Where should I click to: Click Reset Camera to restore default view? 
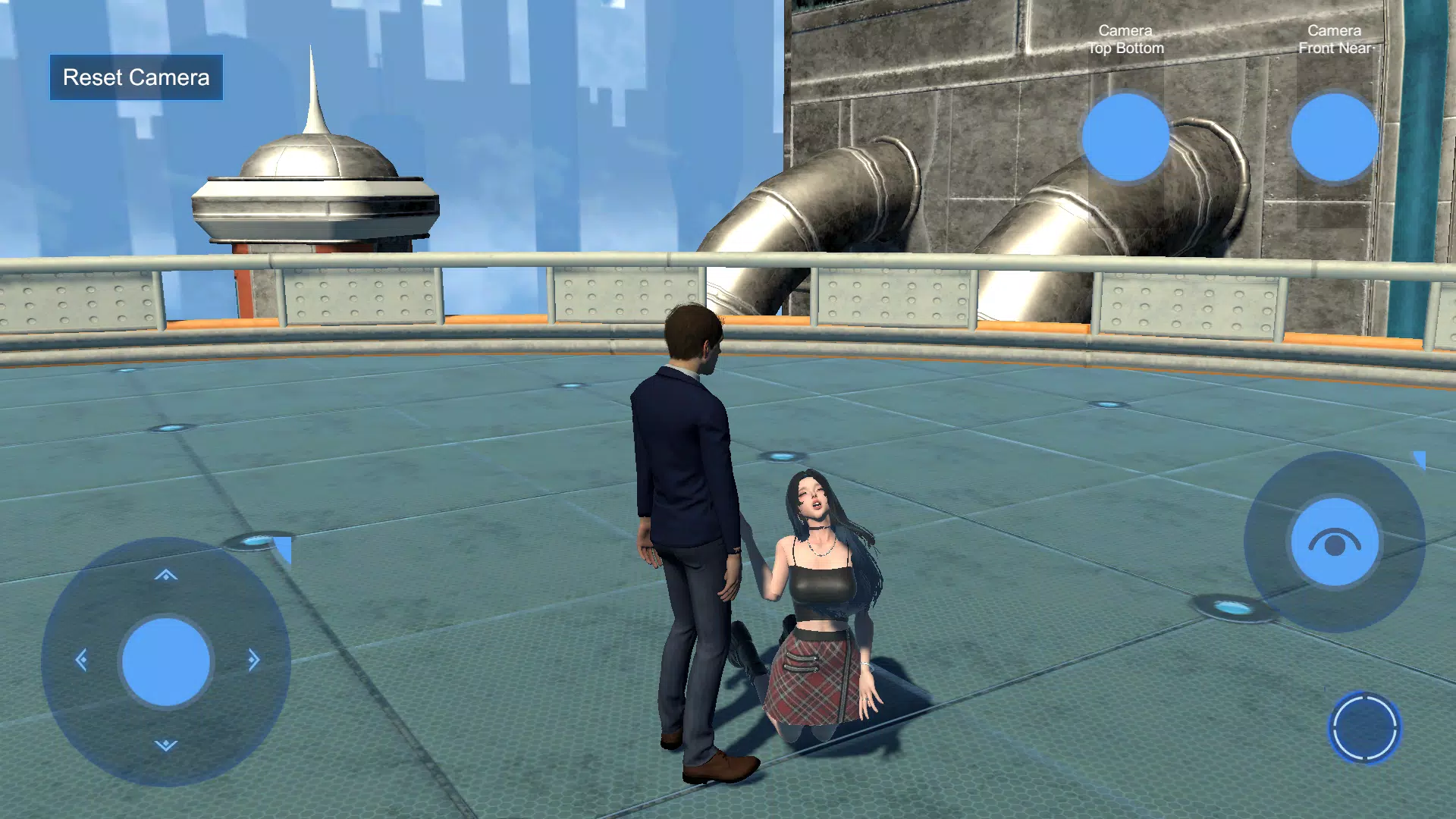tap(136, 77)
